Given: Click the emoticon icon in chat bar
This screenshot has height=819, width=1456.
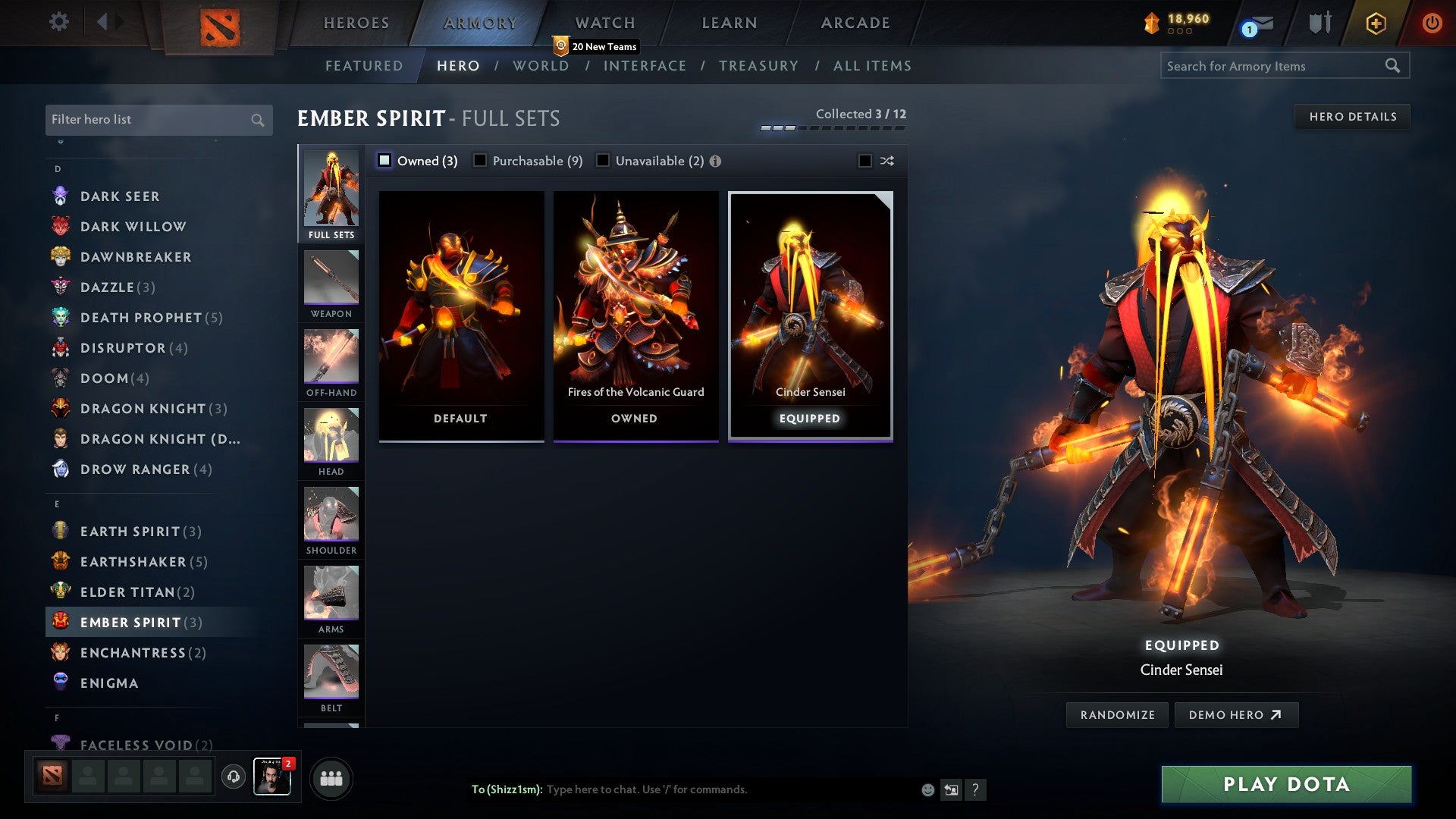Looking at the screenshot, I should 927,789.
